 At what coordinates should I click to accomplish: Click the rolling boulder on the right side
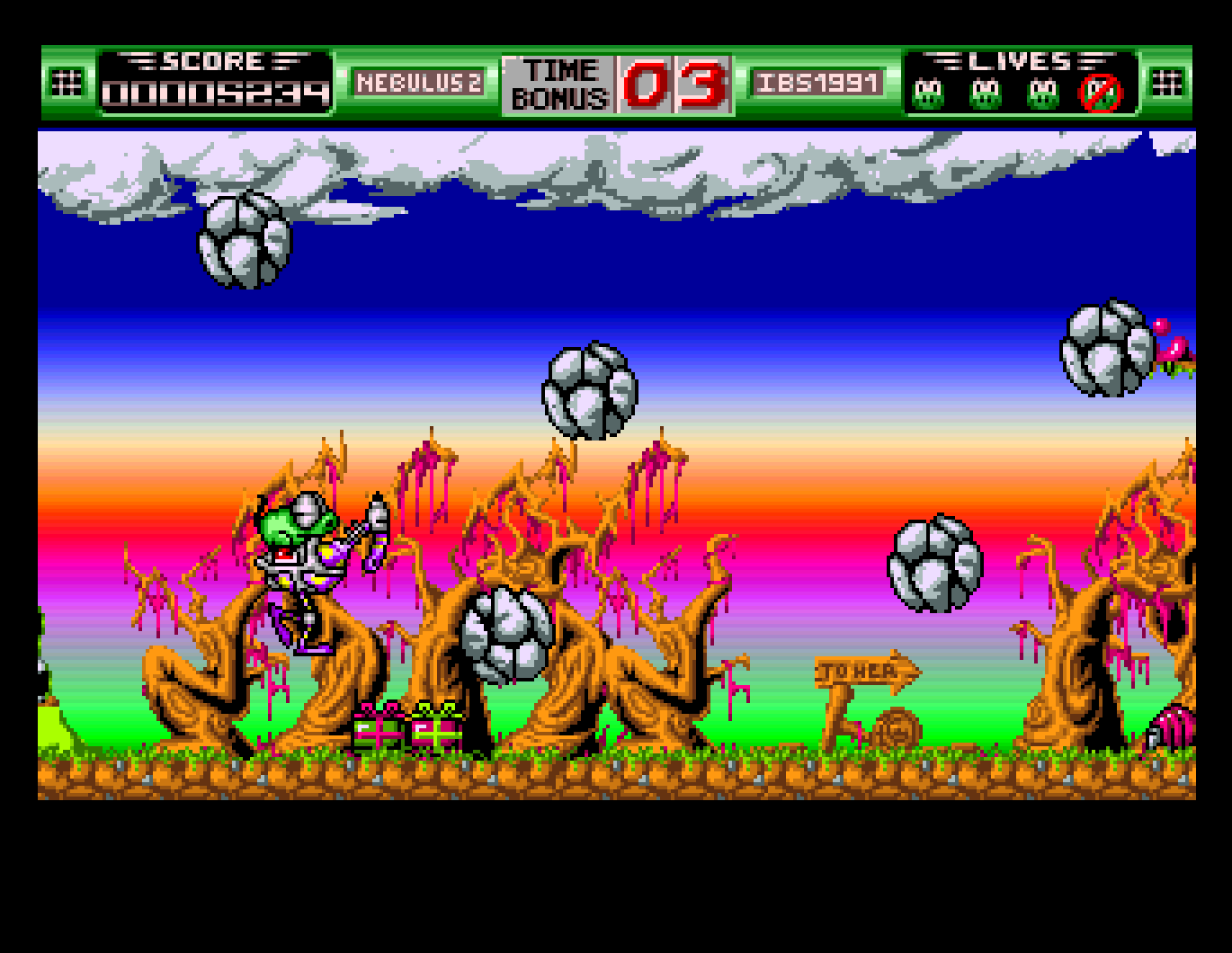tap(935, 562)
